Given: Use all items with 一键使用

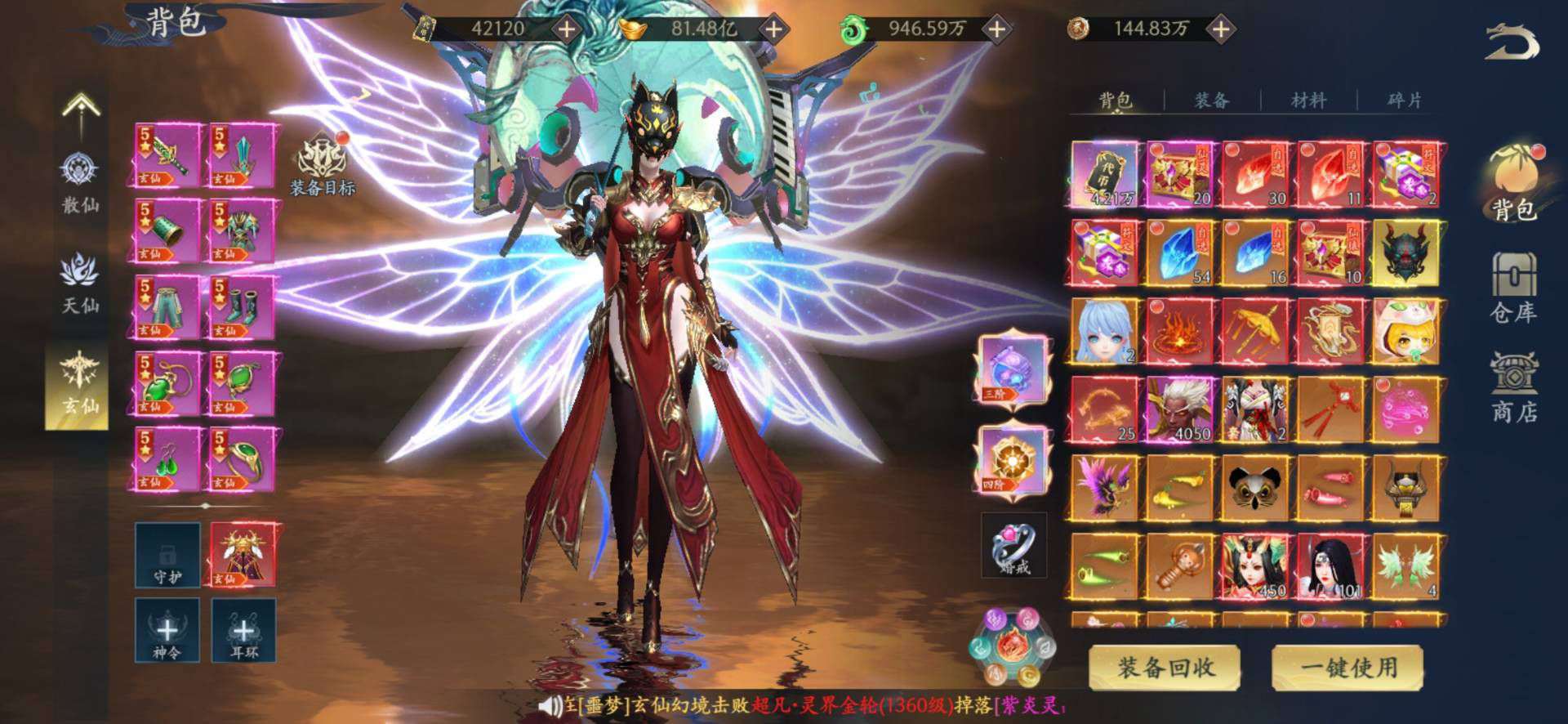Looking at the screenshot, I should (x=1347, y=668).
